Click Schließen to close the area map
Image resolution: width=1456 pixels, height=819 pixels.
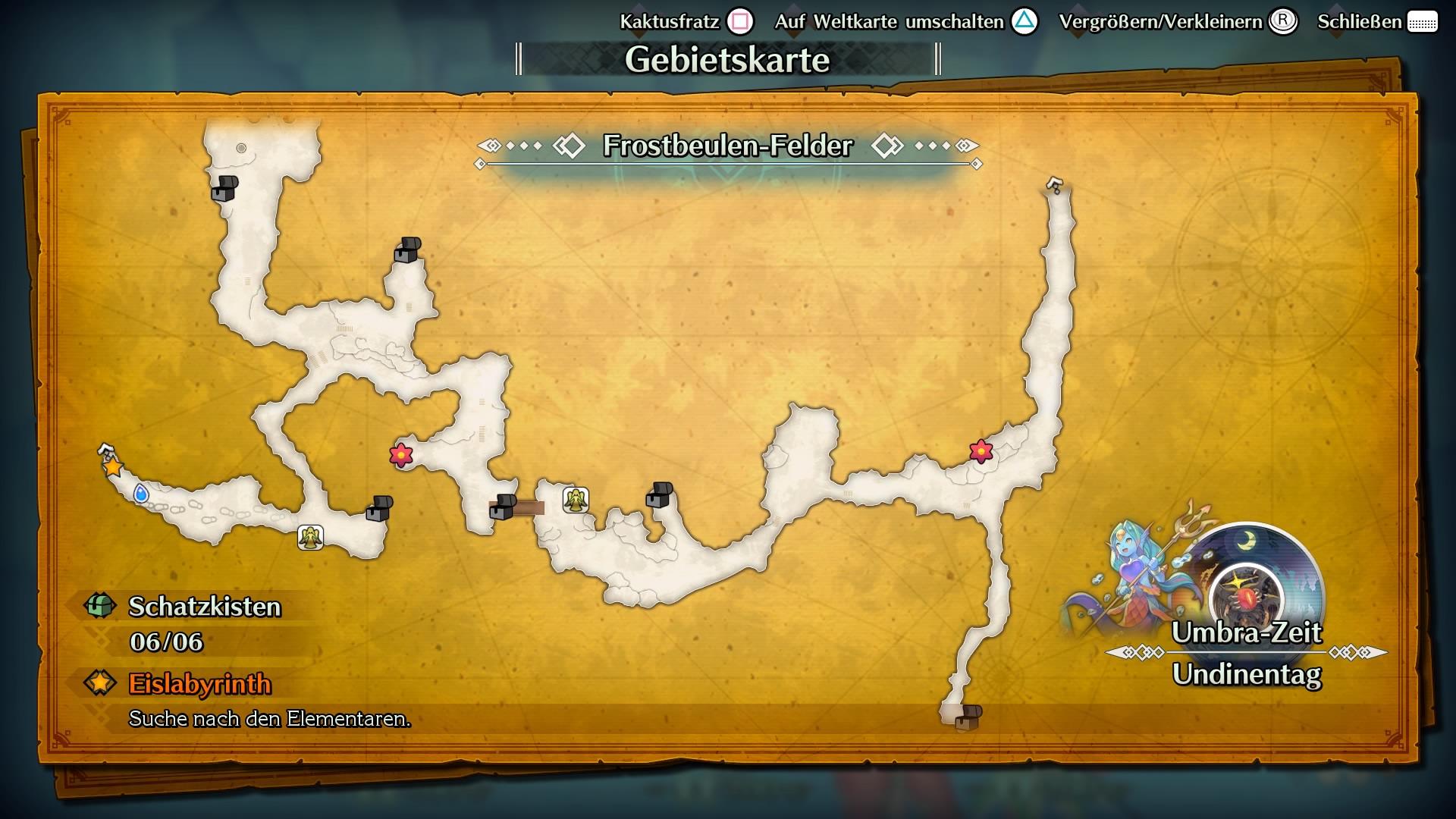click(1361, 22)
